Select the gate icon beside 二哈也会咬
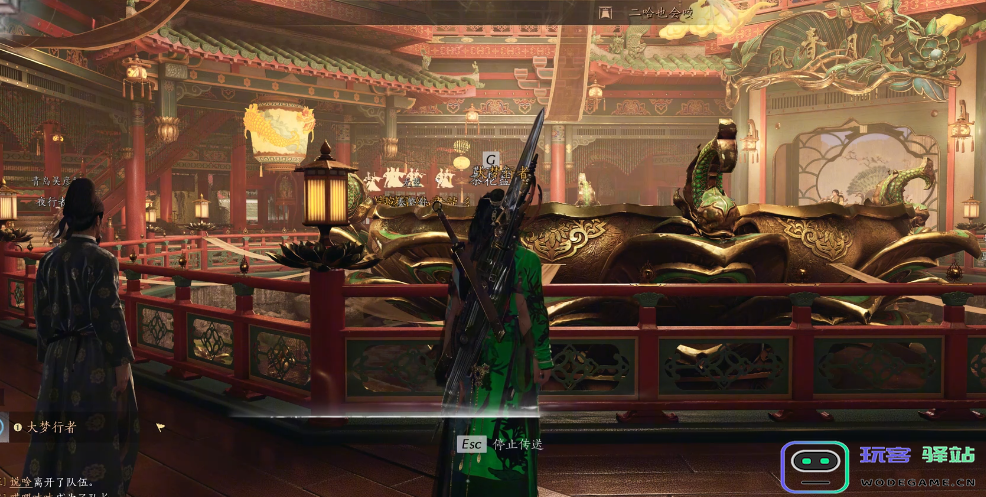Screen dimensions: 986x497 pos(604,13)
